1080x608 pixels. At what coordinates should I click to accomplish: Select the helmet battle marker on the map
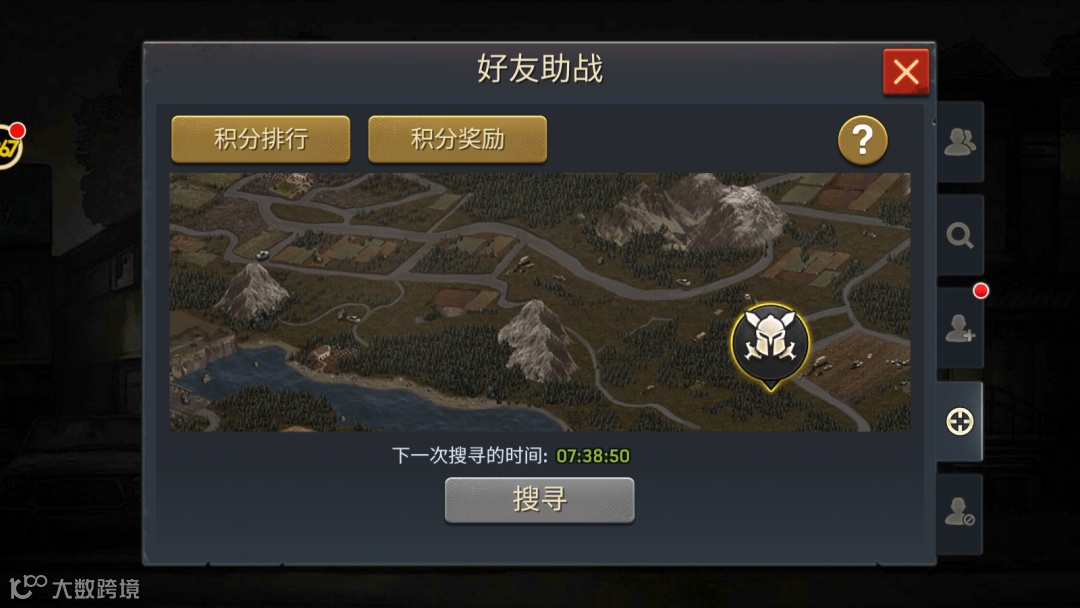click(770, 342)
